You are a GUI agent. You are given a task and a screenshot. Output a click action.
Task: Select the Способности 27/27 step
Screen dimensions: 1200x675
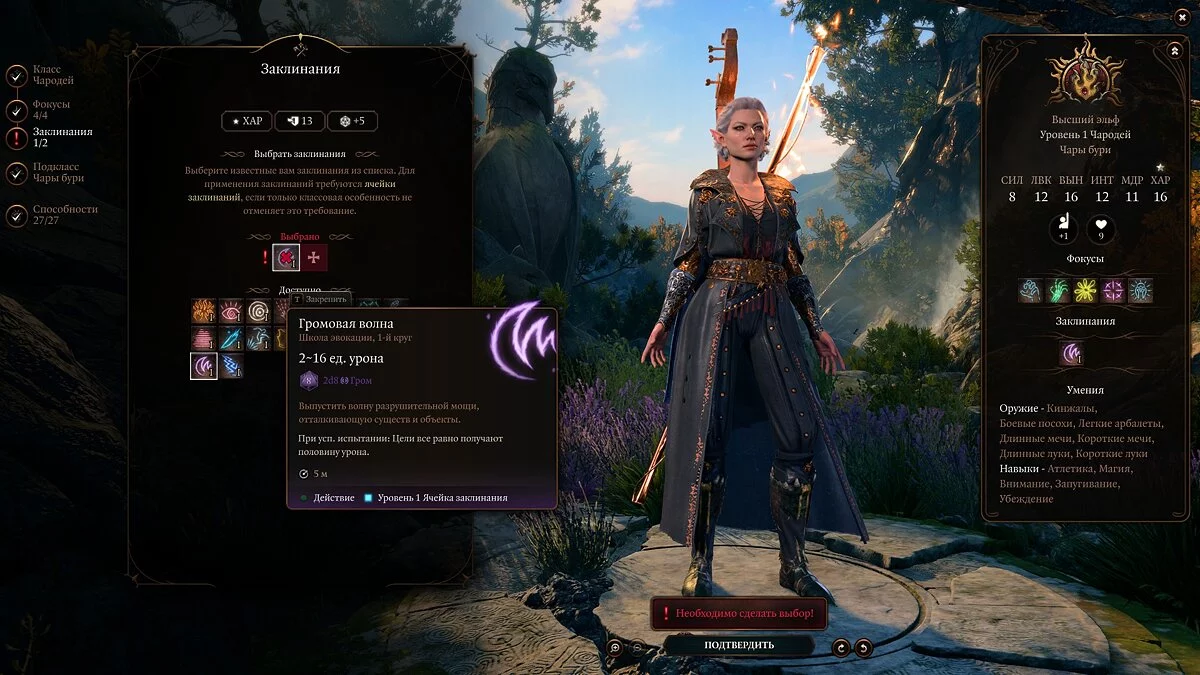(17, 215)
